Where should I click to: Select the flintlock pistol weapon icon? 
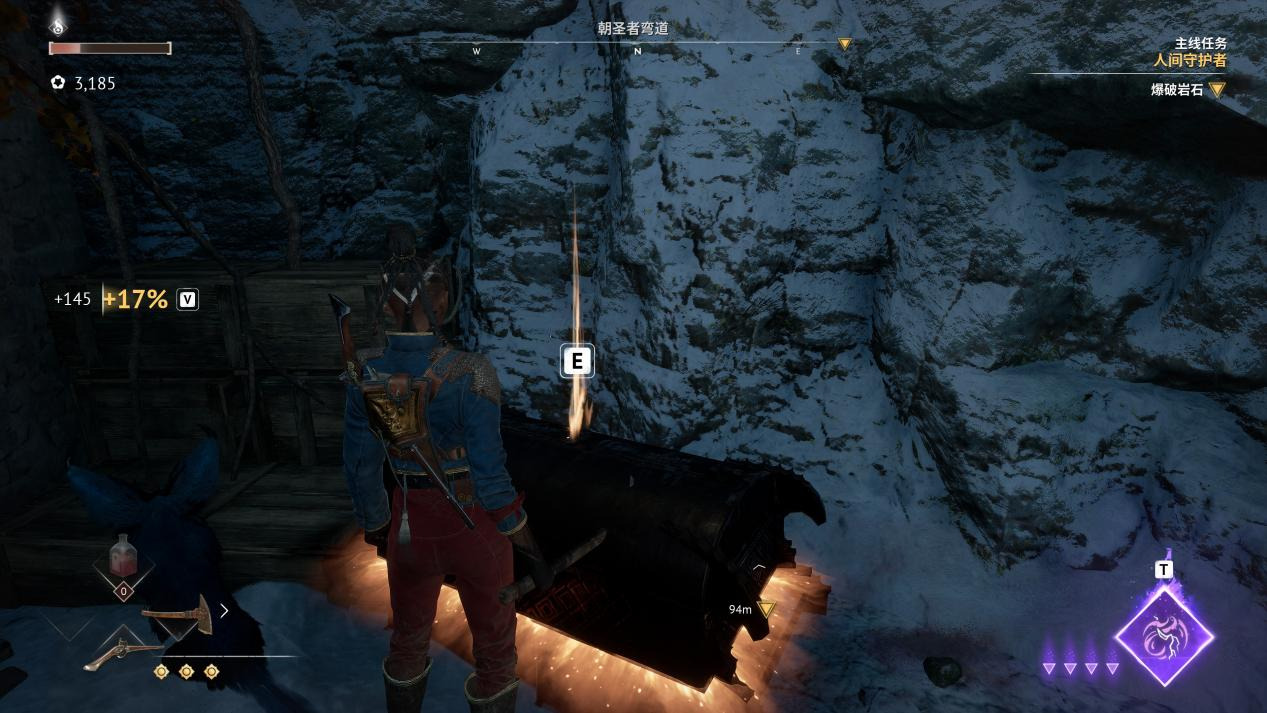click(123, 653)
